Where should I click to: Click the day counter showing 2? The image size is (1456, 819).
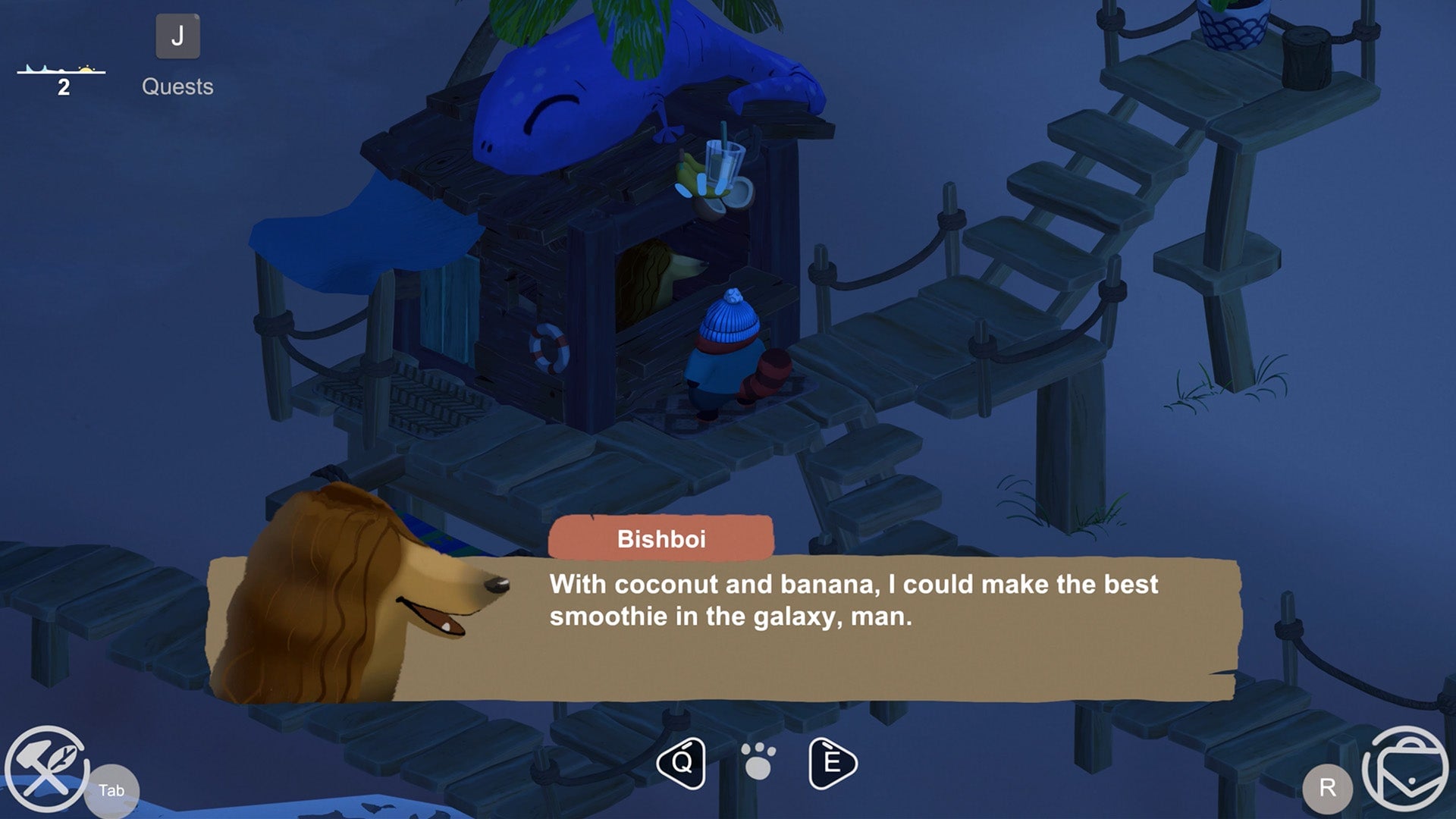(x=62, y=86)
